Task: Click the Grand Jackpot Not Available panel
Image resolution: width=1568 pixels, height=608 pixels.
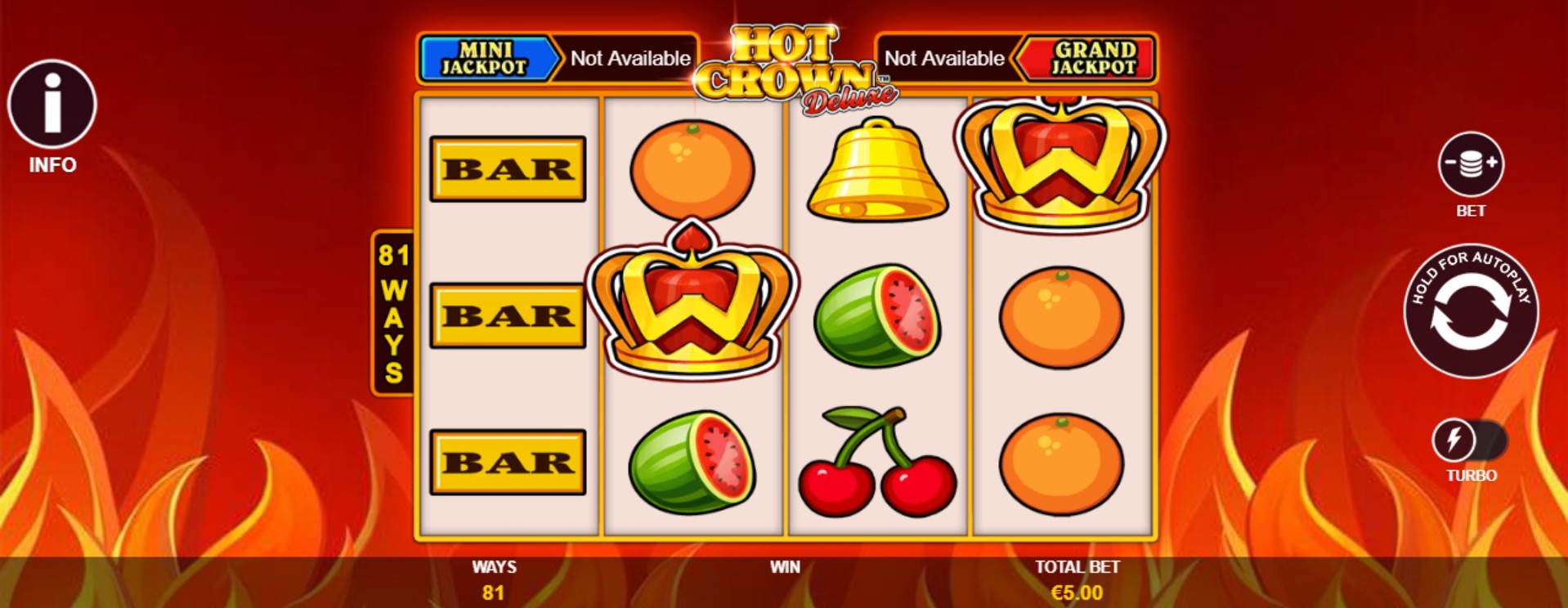Action: [946, 59]
